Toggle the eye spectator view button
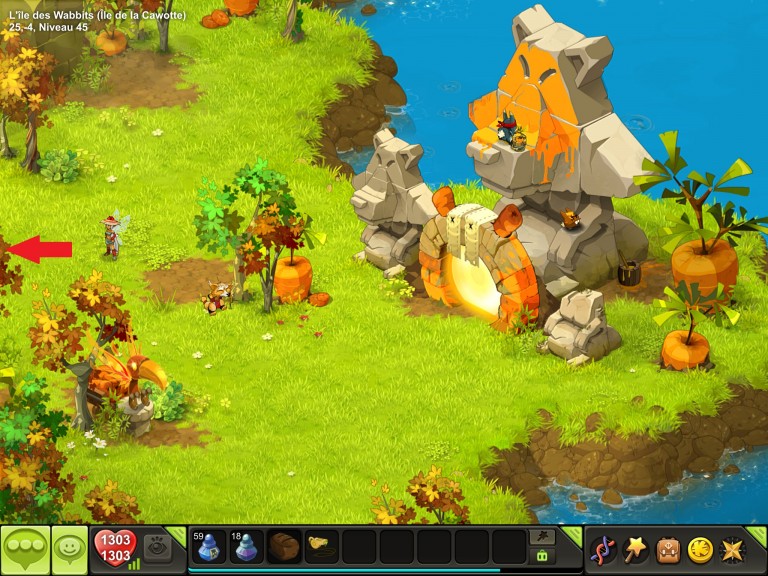Screen dimensions: 768x576 (156, 547)
